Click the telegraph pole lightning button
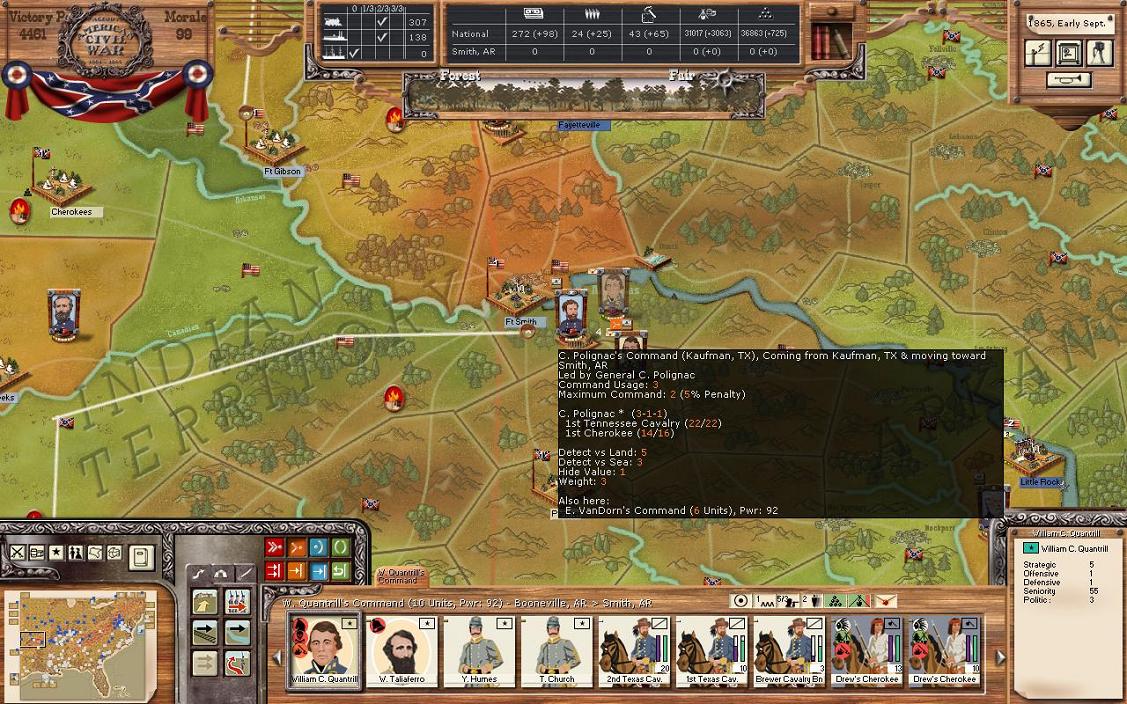This screenshot has height=704, width=1127. point(1039,52)
